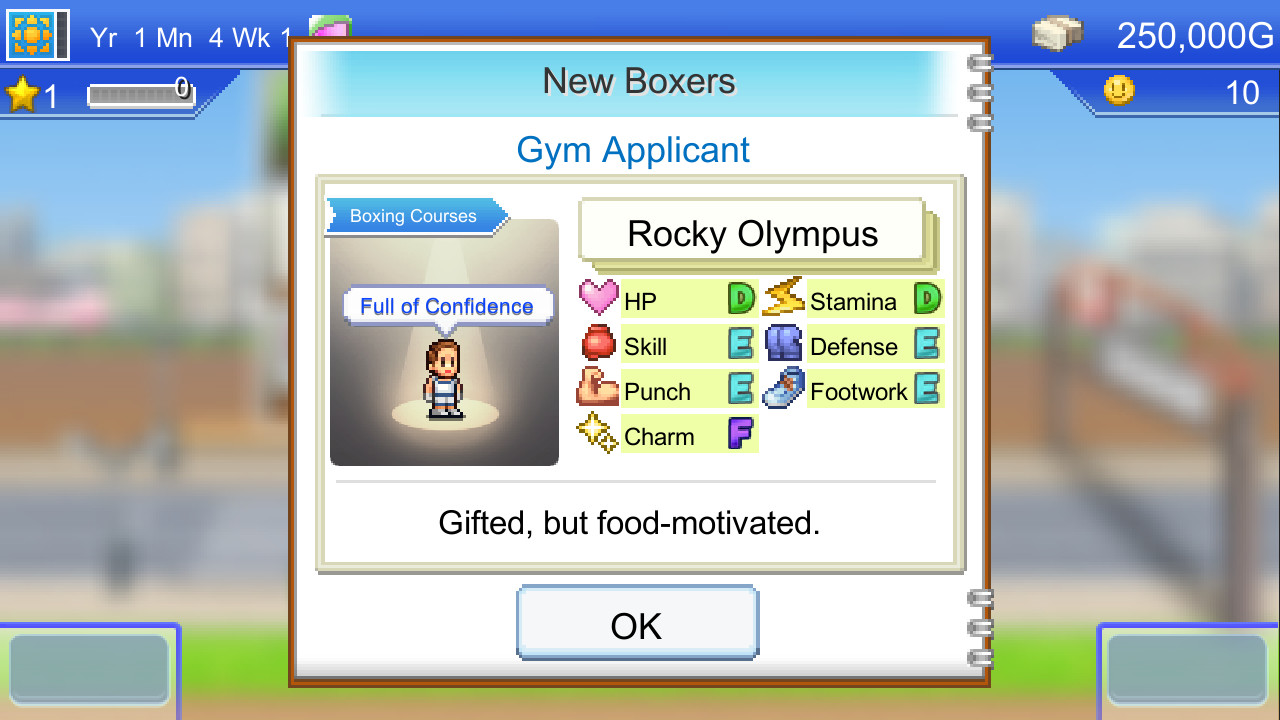1280x720 pixels.
Task: Click the shoe Footwork stat icon
Action: (x=783, y=387)
